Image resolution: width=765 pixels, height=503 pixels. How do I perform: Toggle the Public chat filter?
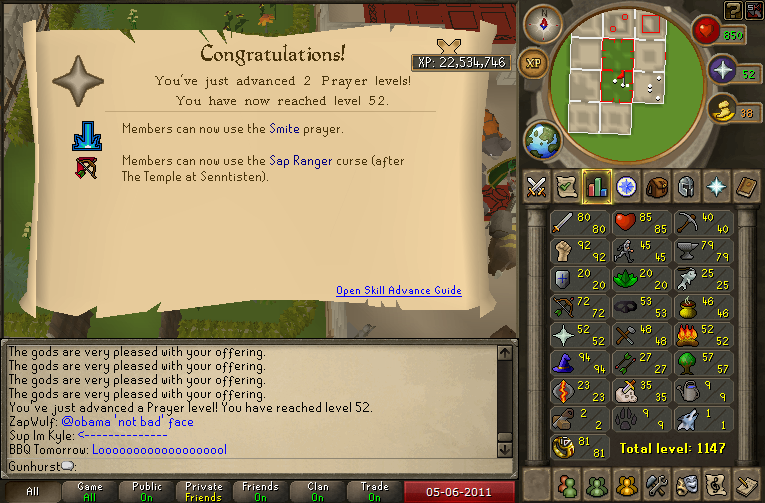147,491
